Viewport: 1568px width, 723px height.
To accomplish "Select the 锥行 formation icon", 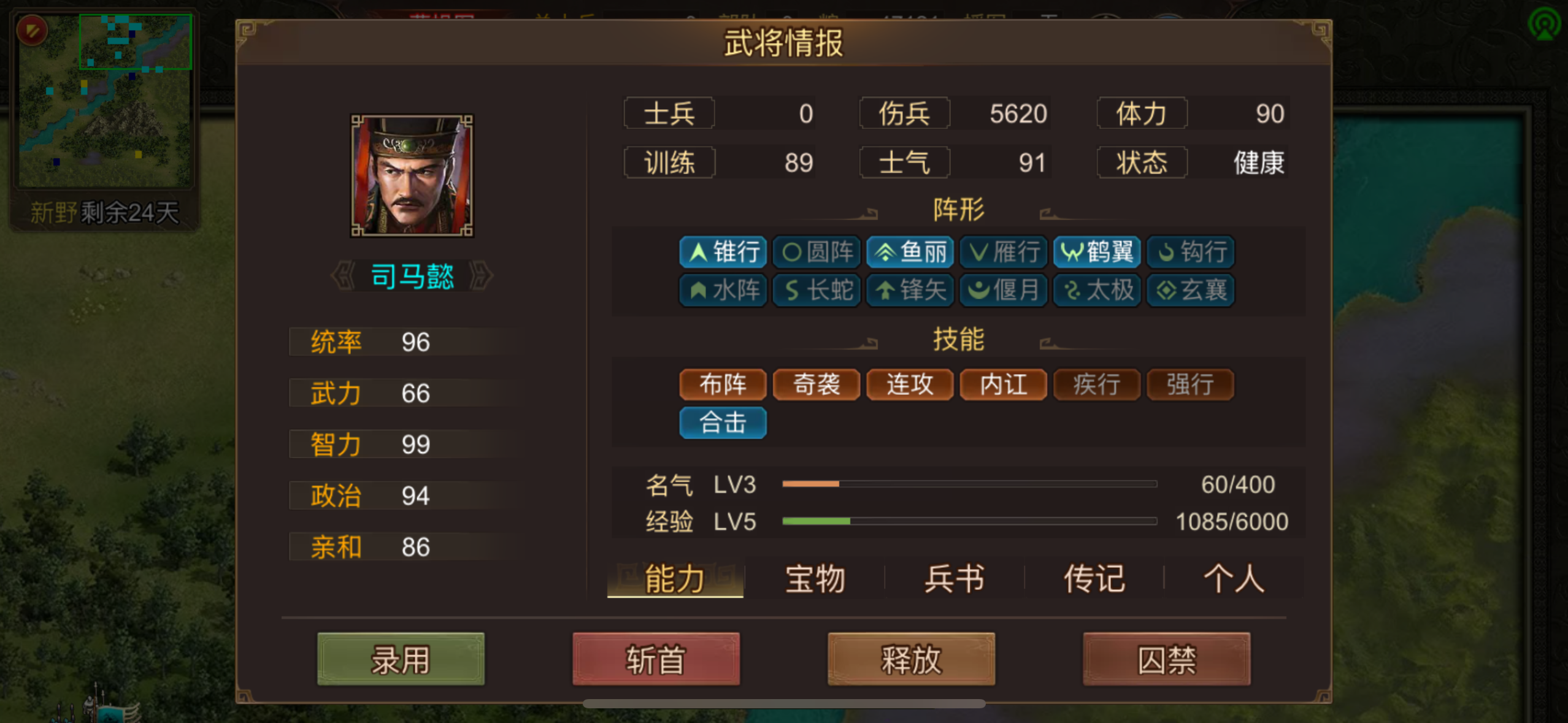I will pyautogui.click(x=723, y=252).
